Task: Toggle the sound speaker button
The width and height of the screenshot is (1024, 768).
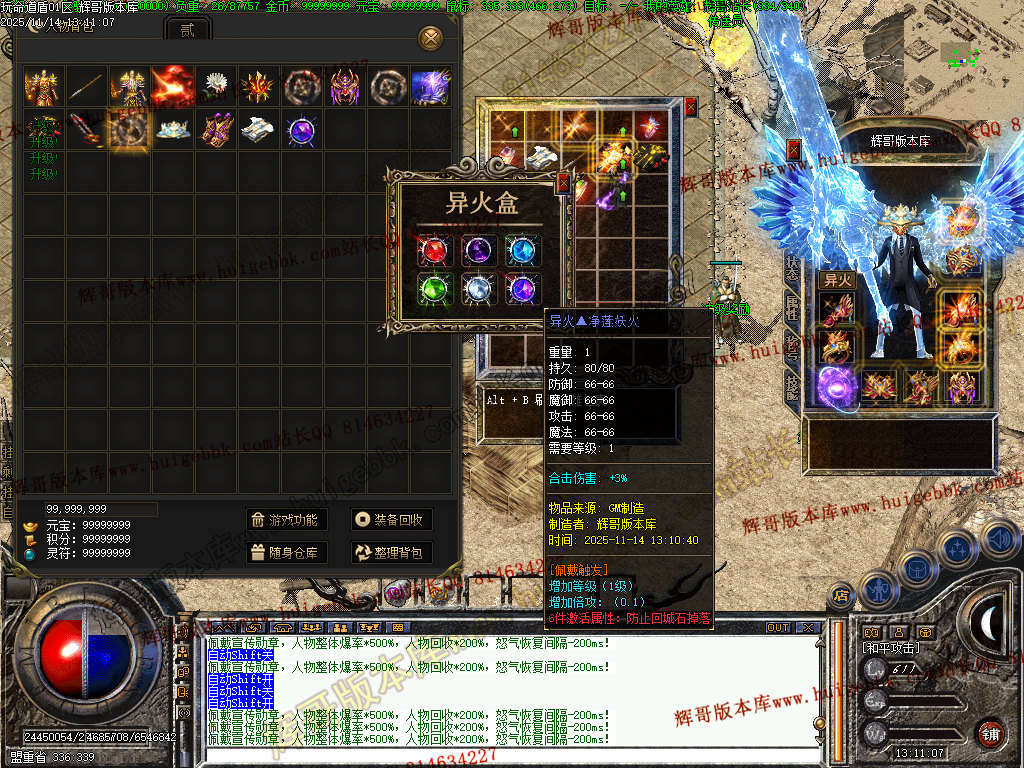Action: pyautogui.click(x=999, y=540)
